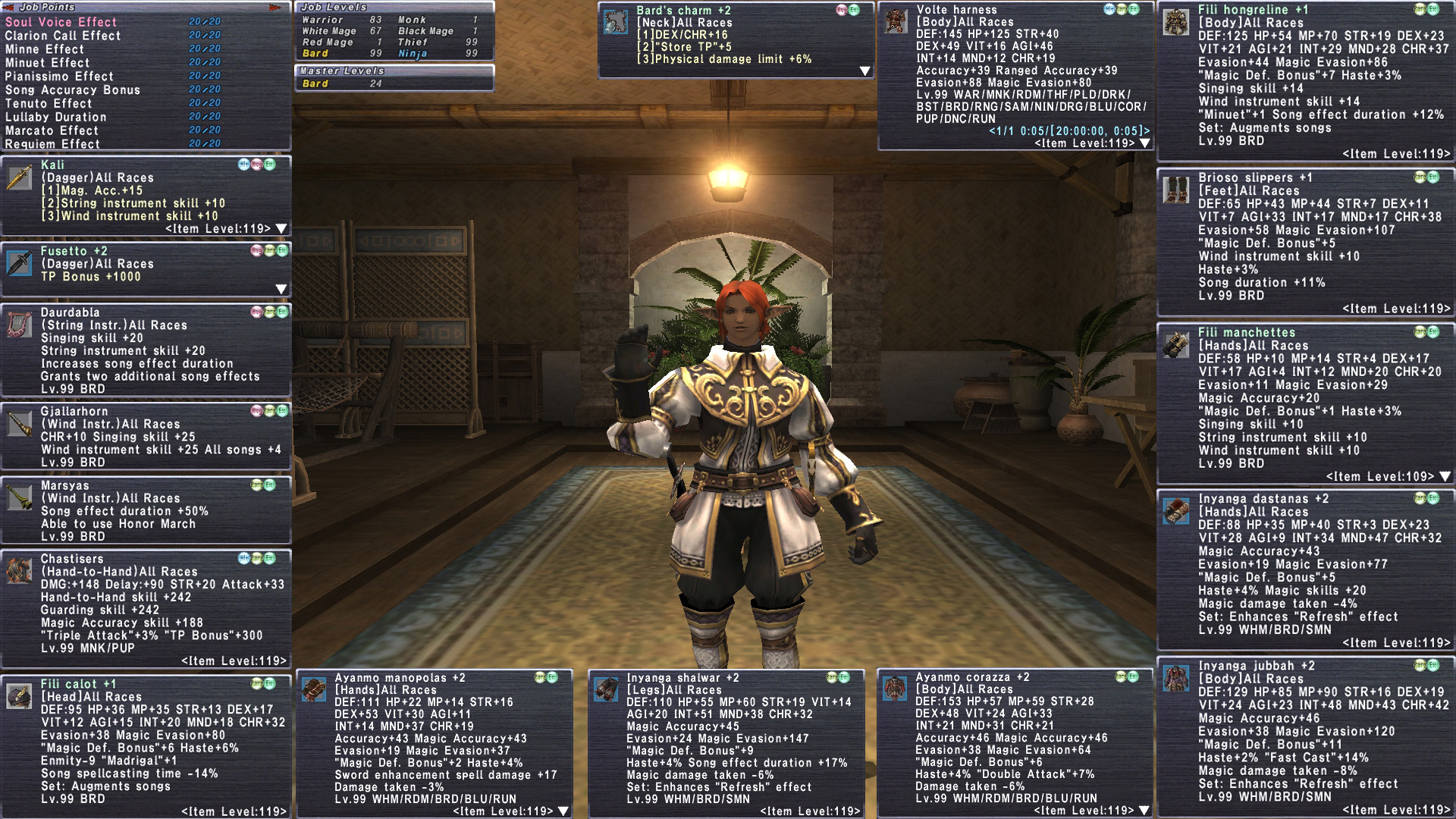Click the Brioso slippers +1 feet icon
The width and height of the screenshot is (1456, 819).
click(1176, 190)
